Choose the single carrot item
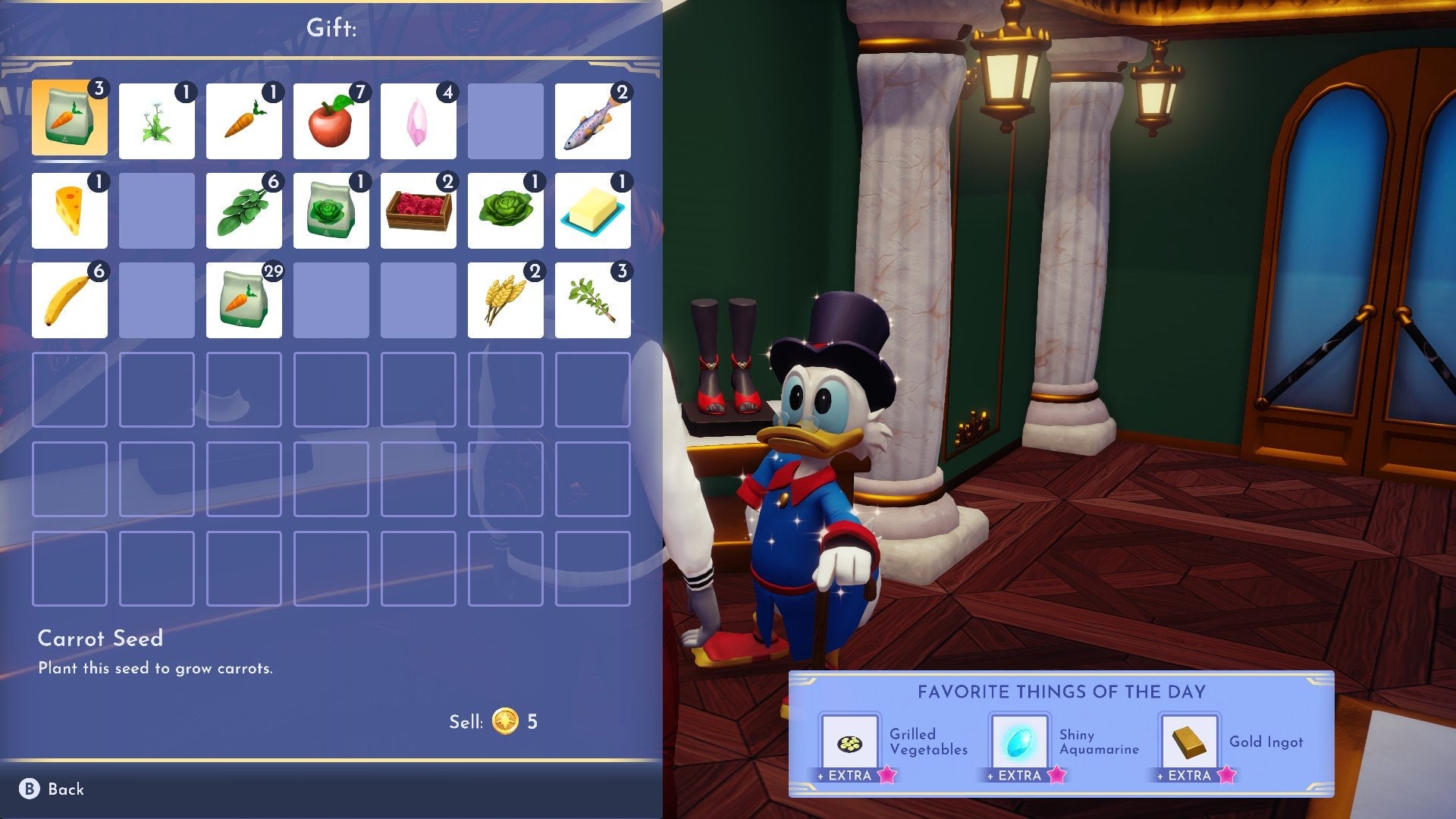Viewport: 1456px width, 819px height. click(x=244, y=121)
